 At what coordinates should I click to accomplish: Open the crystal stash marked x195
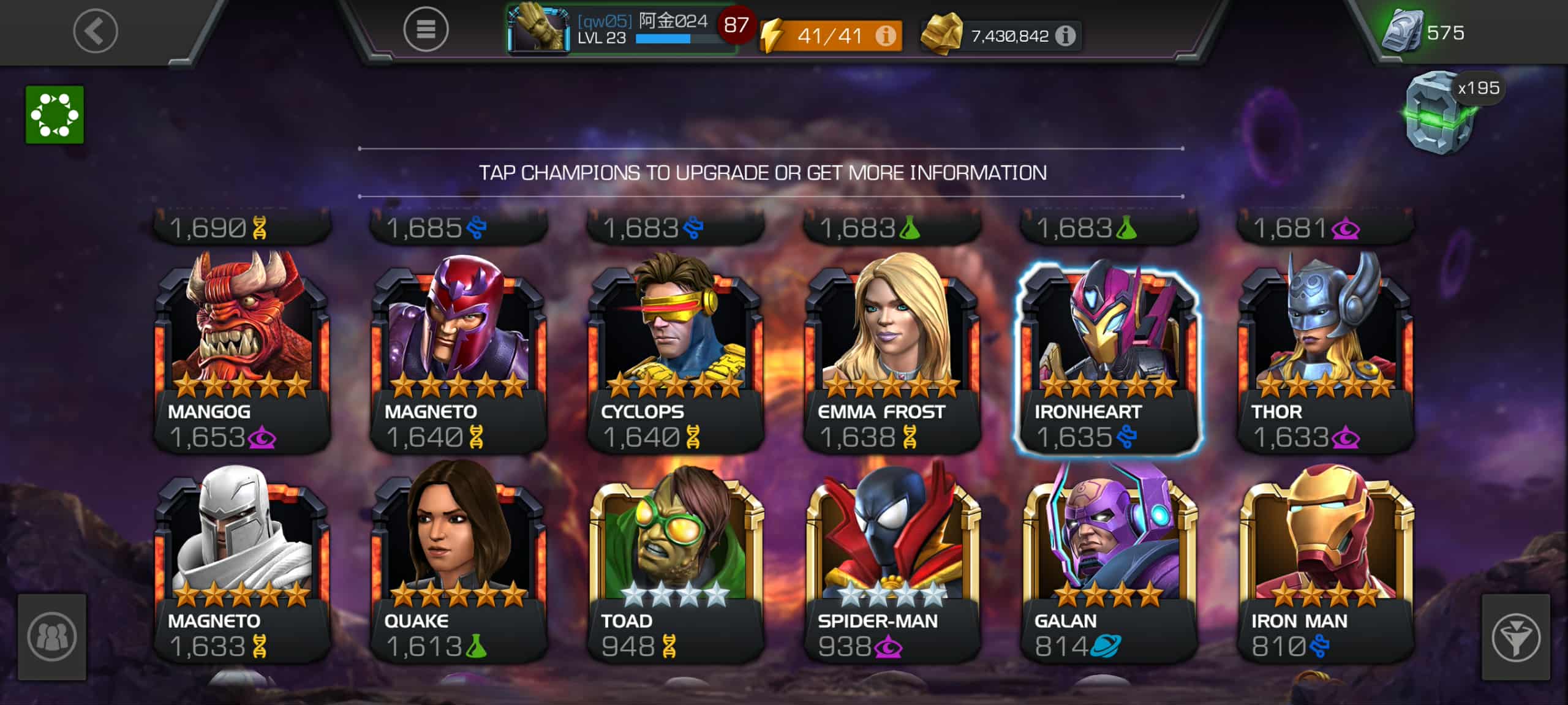pyautogui.click(x=1441, y=113)
